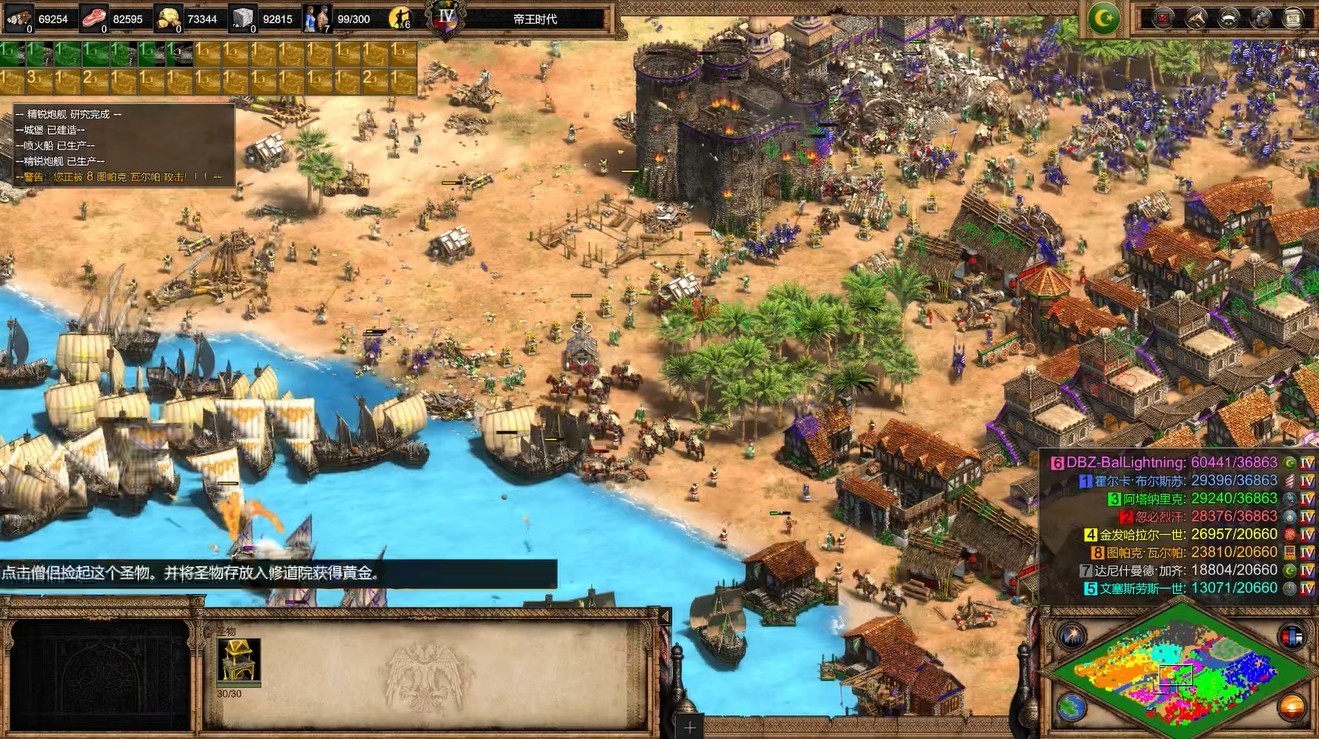Open the diplomacy button with white banner
The width and height of the screenshot is (1319, 739).
1229,17
